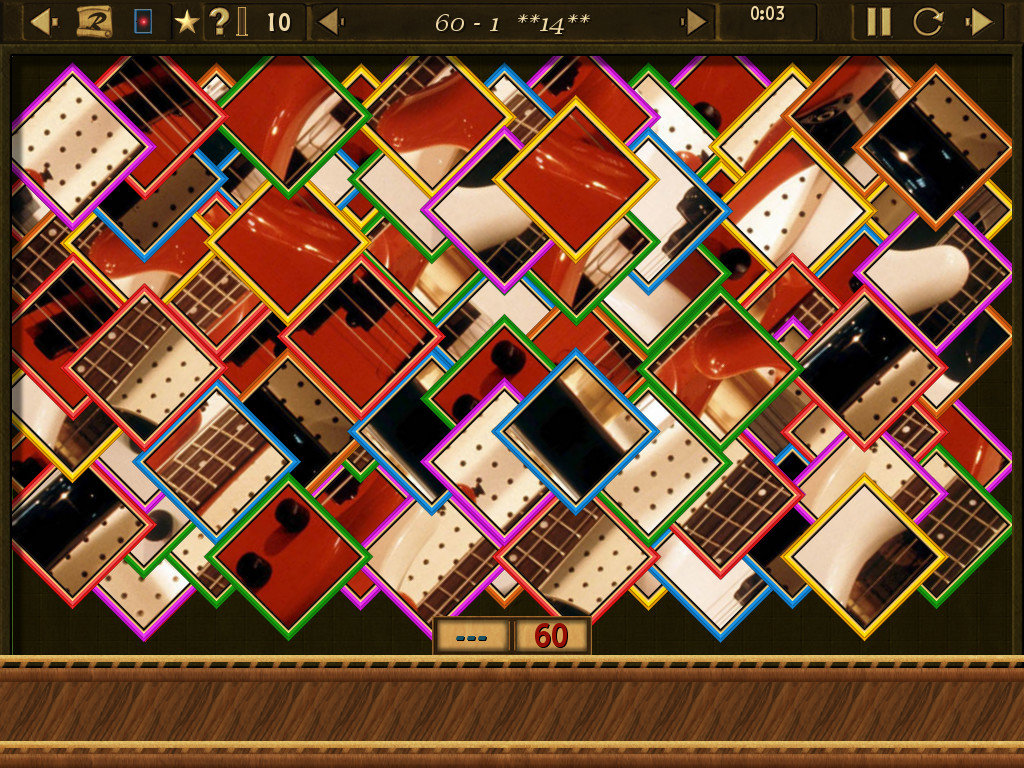The image size is (1024, 768).
Task: Go back using the left arrow button
Action: pos(40,21)
